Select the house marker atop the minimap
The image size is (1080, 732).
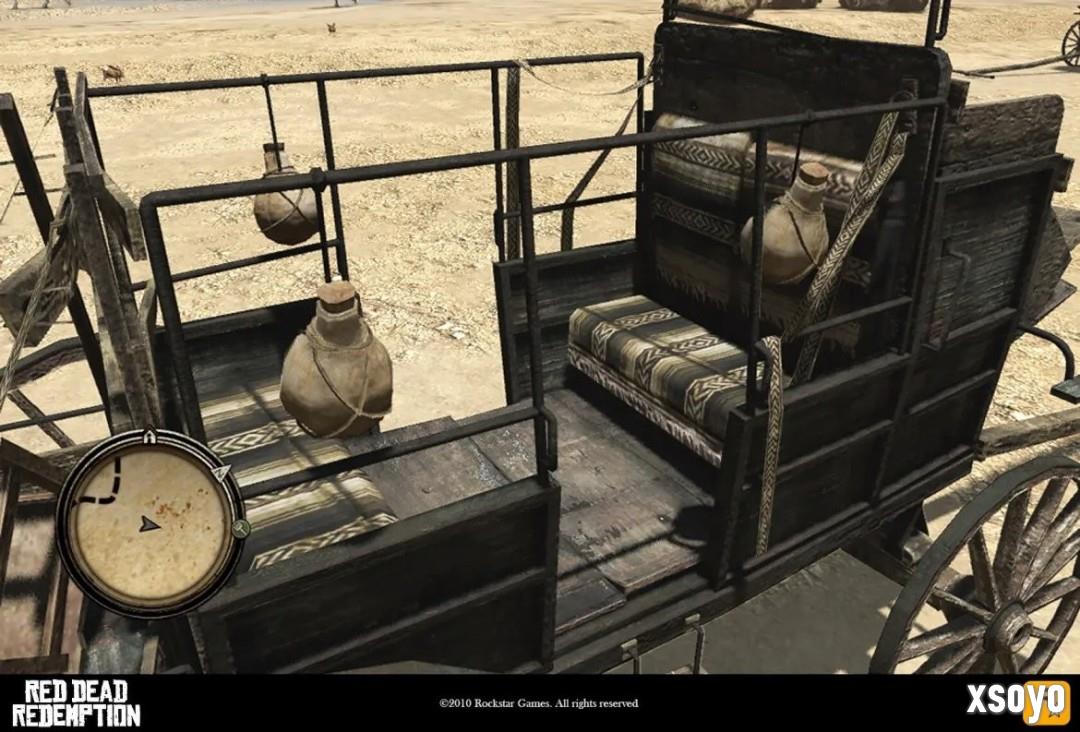(x=149, y=436)
